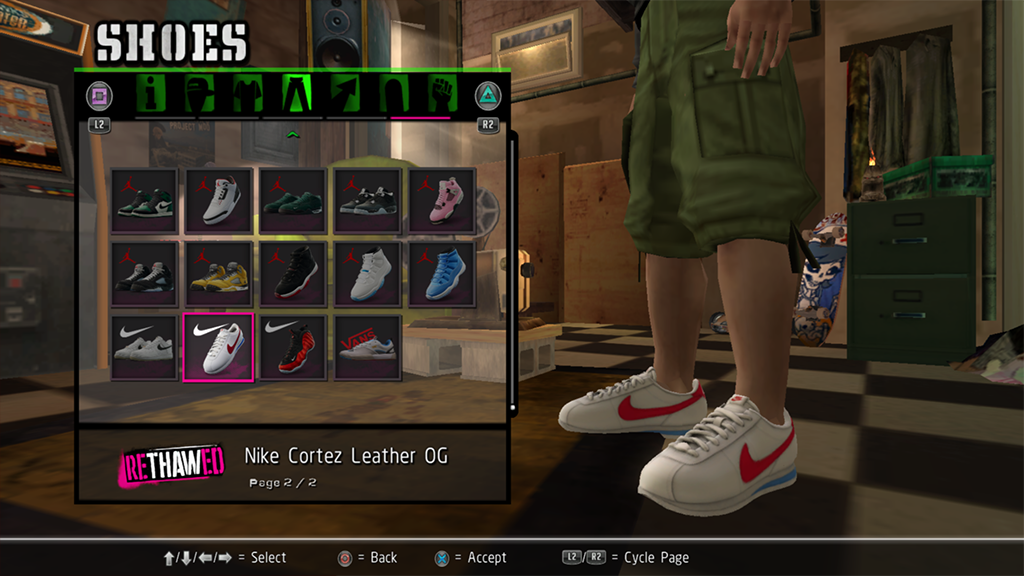Switch to the cap headwear tab
The width and height of the screenshot is (1024, 576).
pyautogui.click(x=200, y=95)
